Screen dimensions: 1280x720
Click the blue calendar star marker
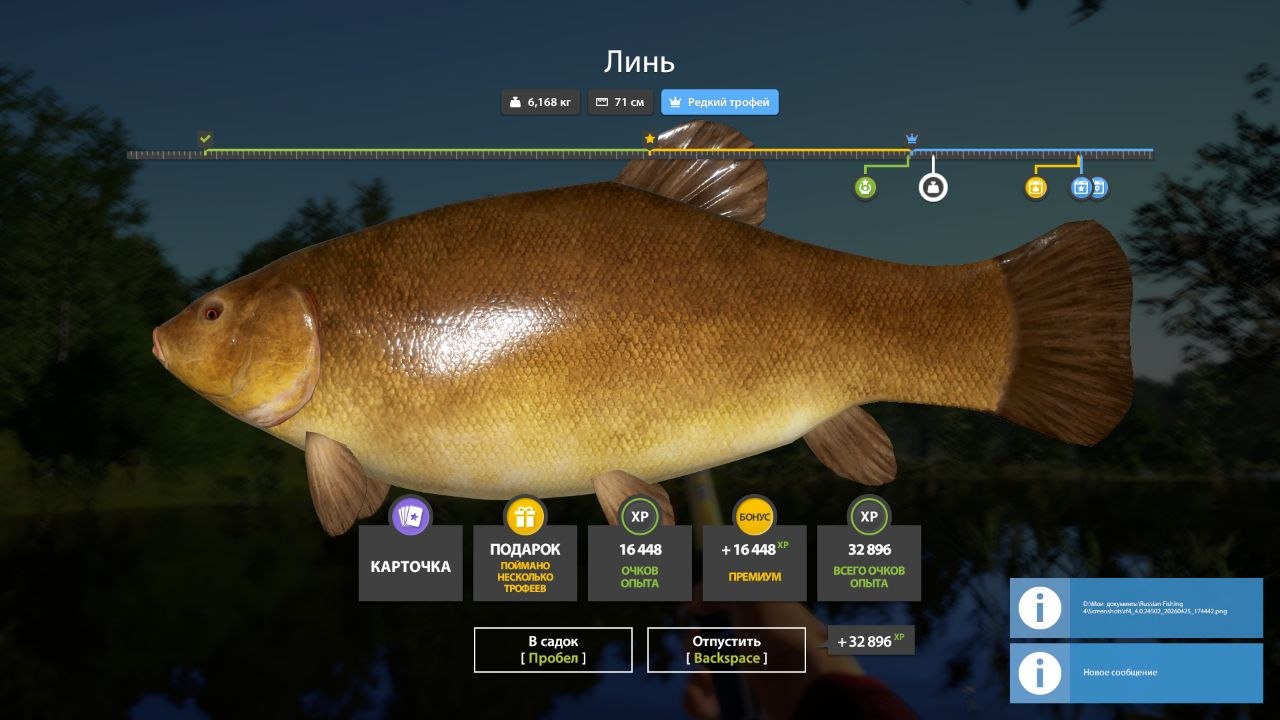click(x=1080, y=187)
